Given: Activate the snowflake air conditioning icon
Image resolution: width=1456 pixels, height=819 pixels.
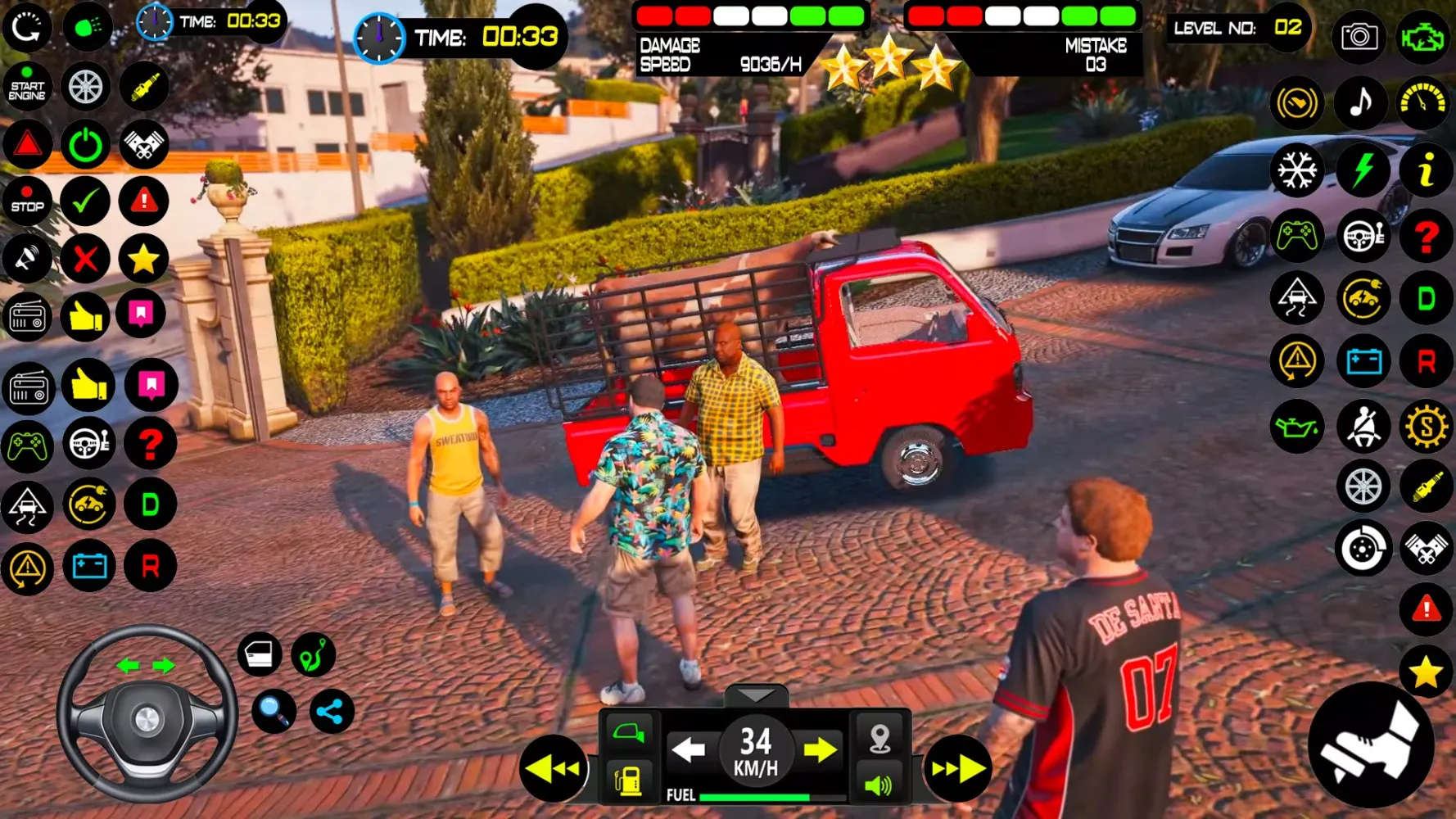Looking at the screenshot, I should [x=1297, y=171].
